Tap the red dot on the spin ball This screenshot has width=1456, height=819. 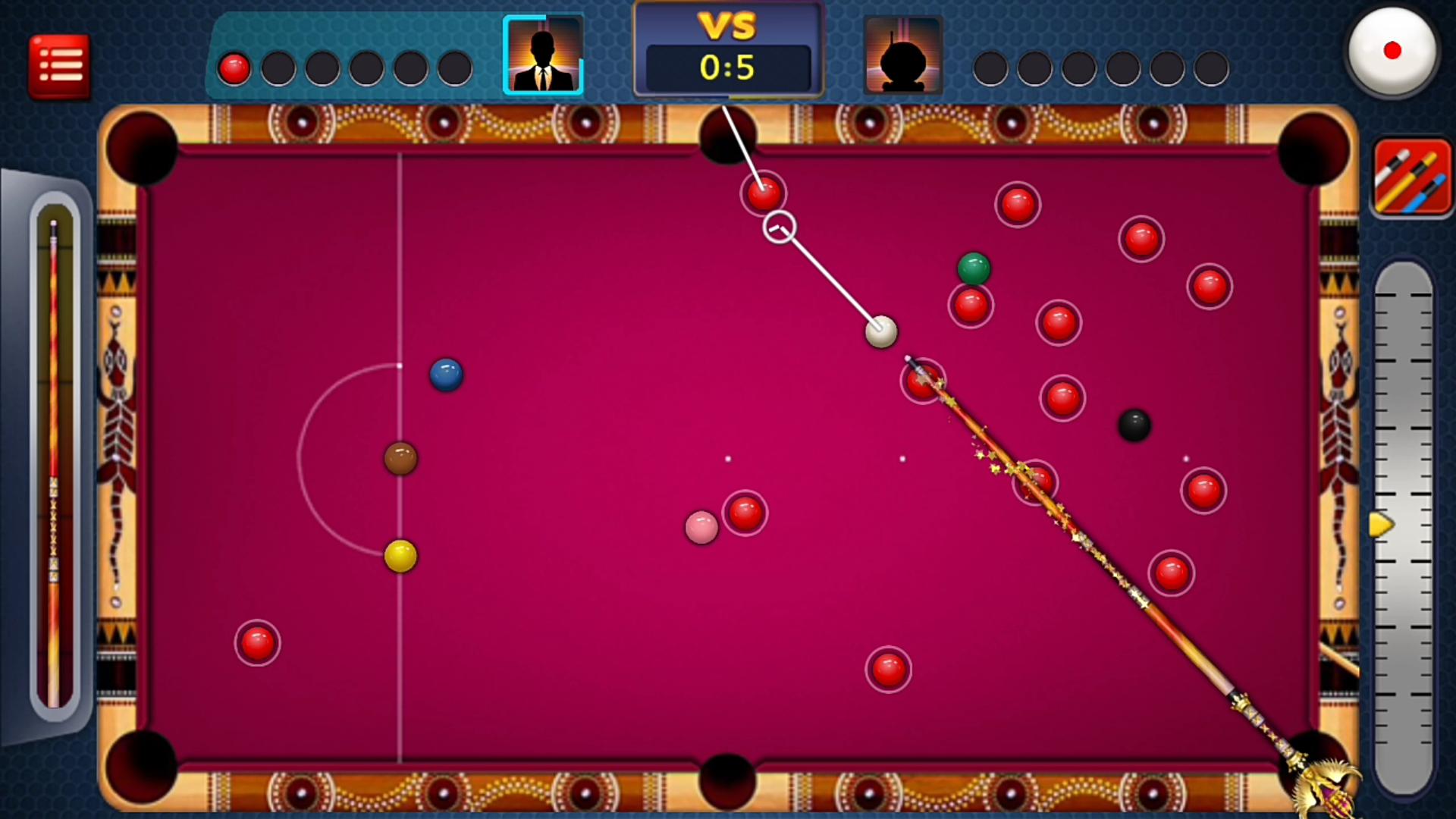pos(1394,49)
